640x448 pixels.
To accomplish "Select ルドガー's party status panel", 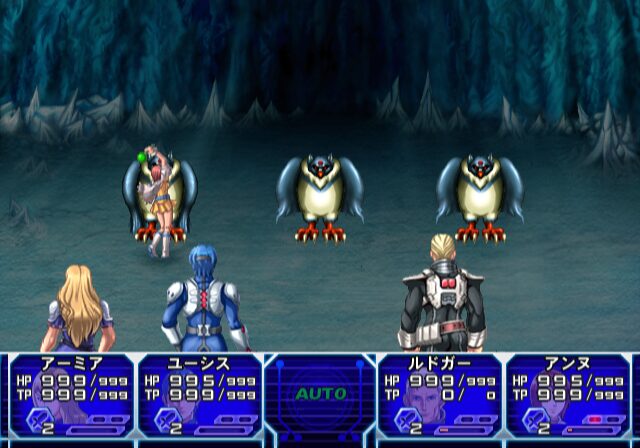I will coord(440,396).
